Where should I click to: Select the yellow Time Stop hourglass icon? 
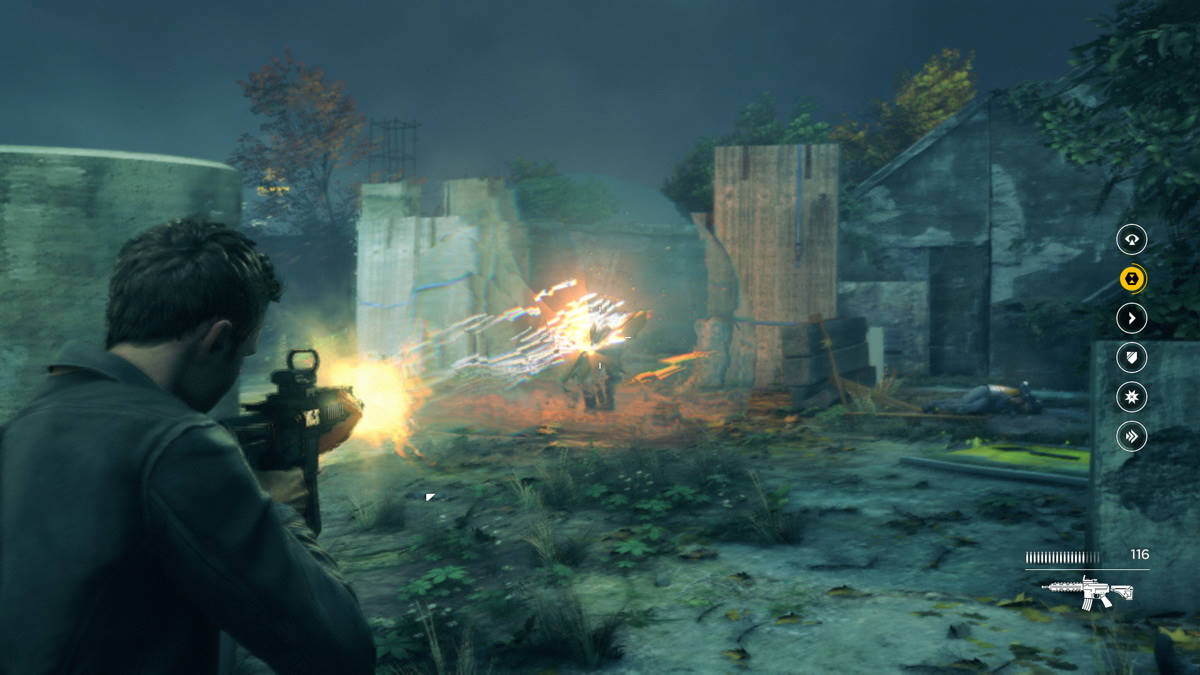tap(1131, 279)
